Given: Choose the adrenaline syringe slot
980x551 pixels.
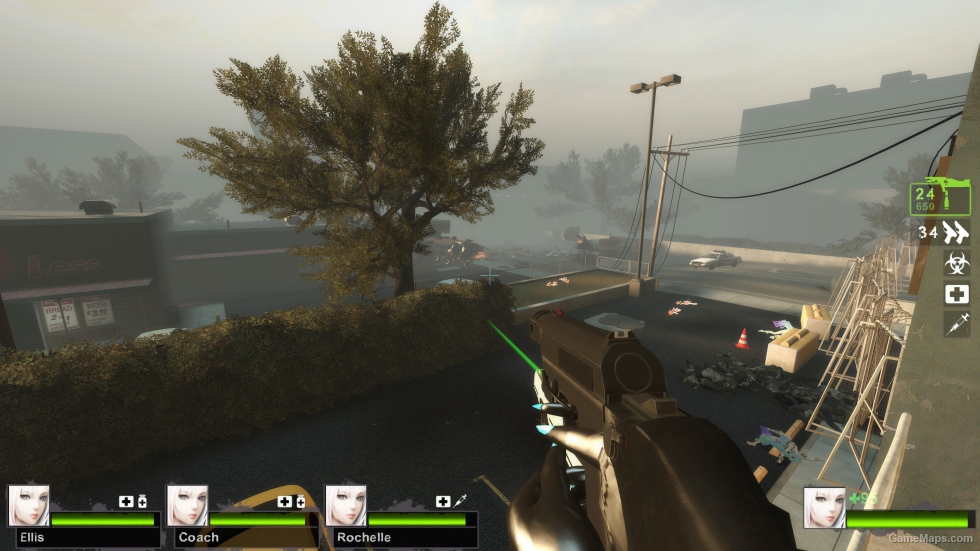Looking at the screenshot, I should tap(957, 323).
